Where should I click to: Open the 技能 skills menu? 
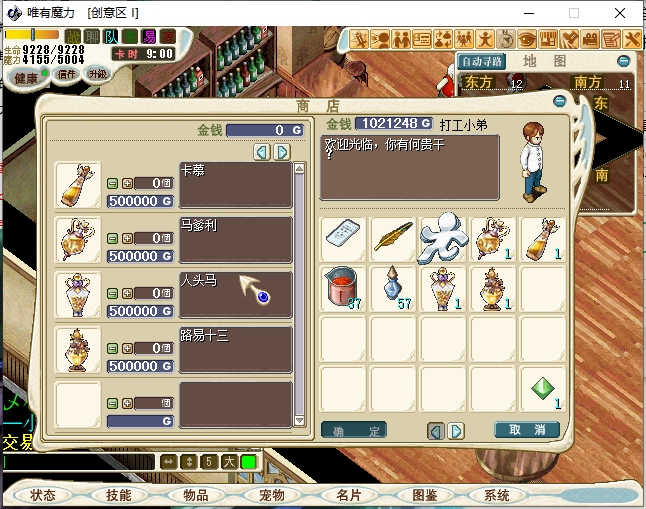coord(119,495)
